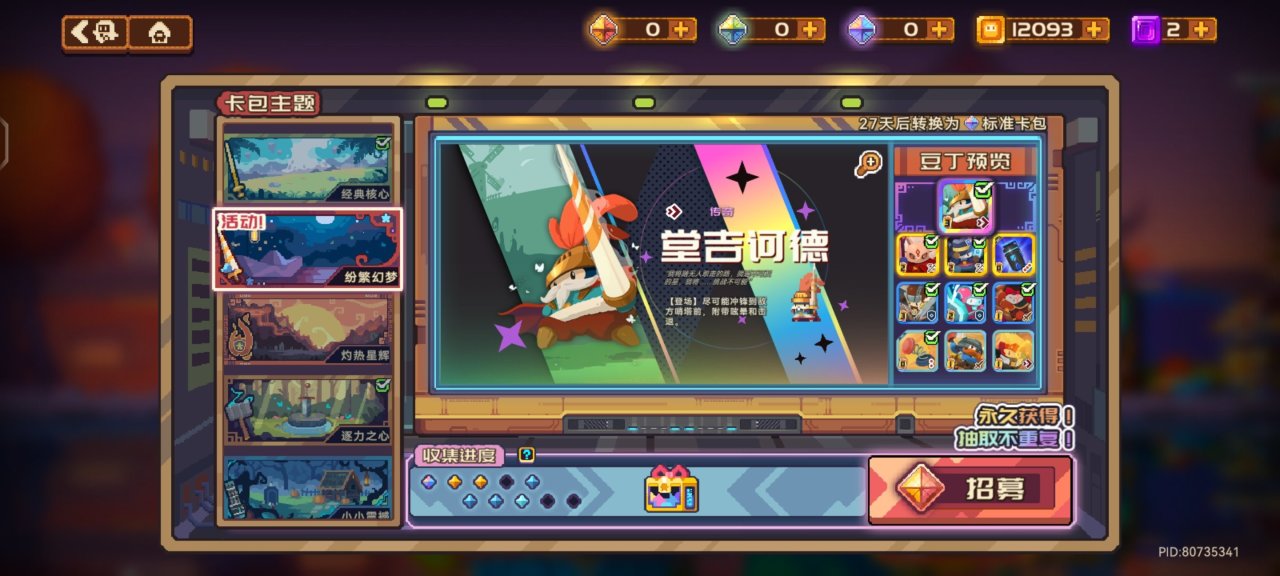Return to the home screen
1280x576 pixels.
[x=159, y=33]
